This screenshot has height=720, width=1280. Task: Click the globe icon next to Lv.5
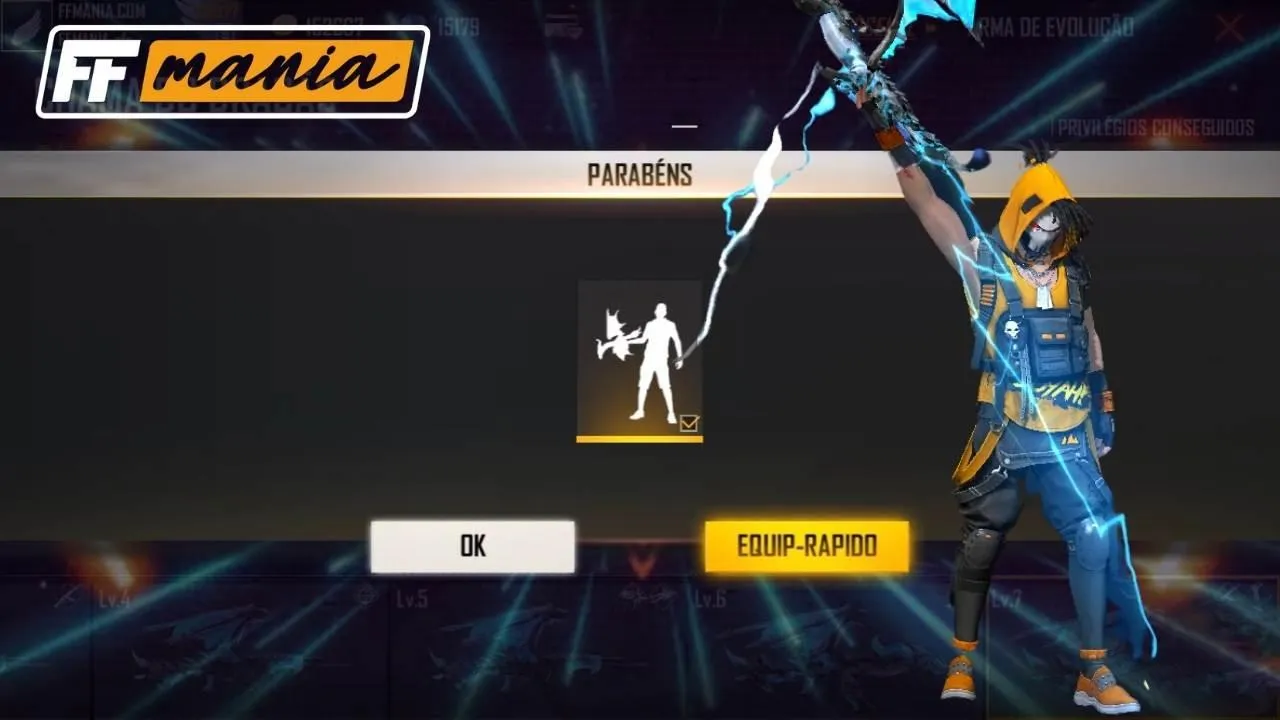[365, 594]
